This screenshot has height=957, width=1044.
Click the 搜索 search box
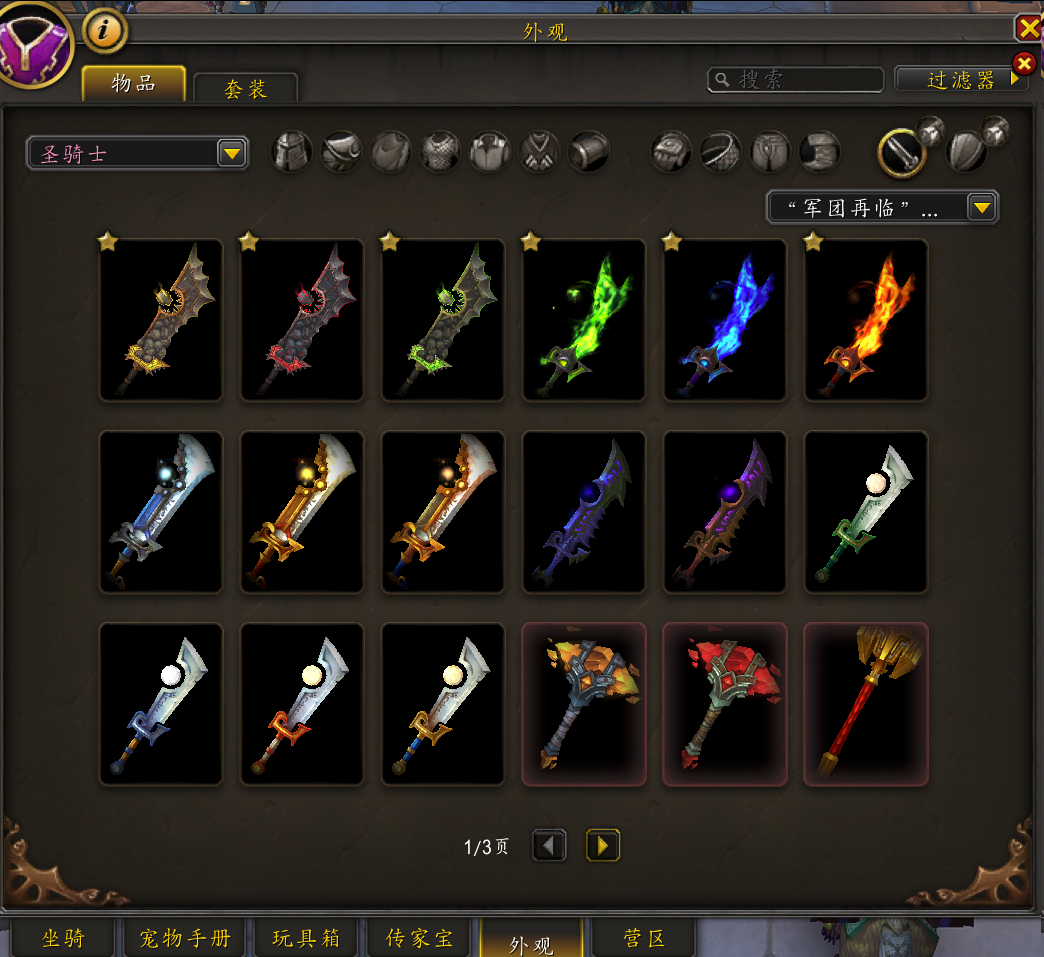(796, 80)
